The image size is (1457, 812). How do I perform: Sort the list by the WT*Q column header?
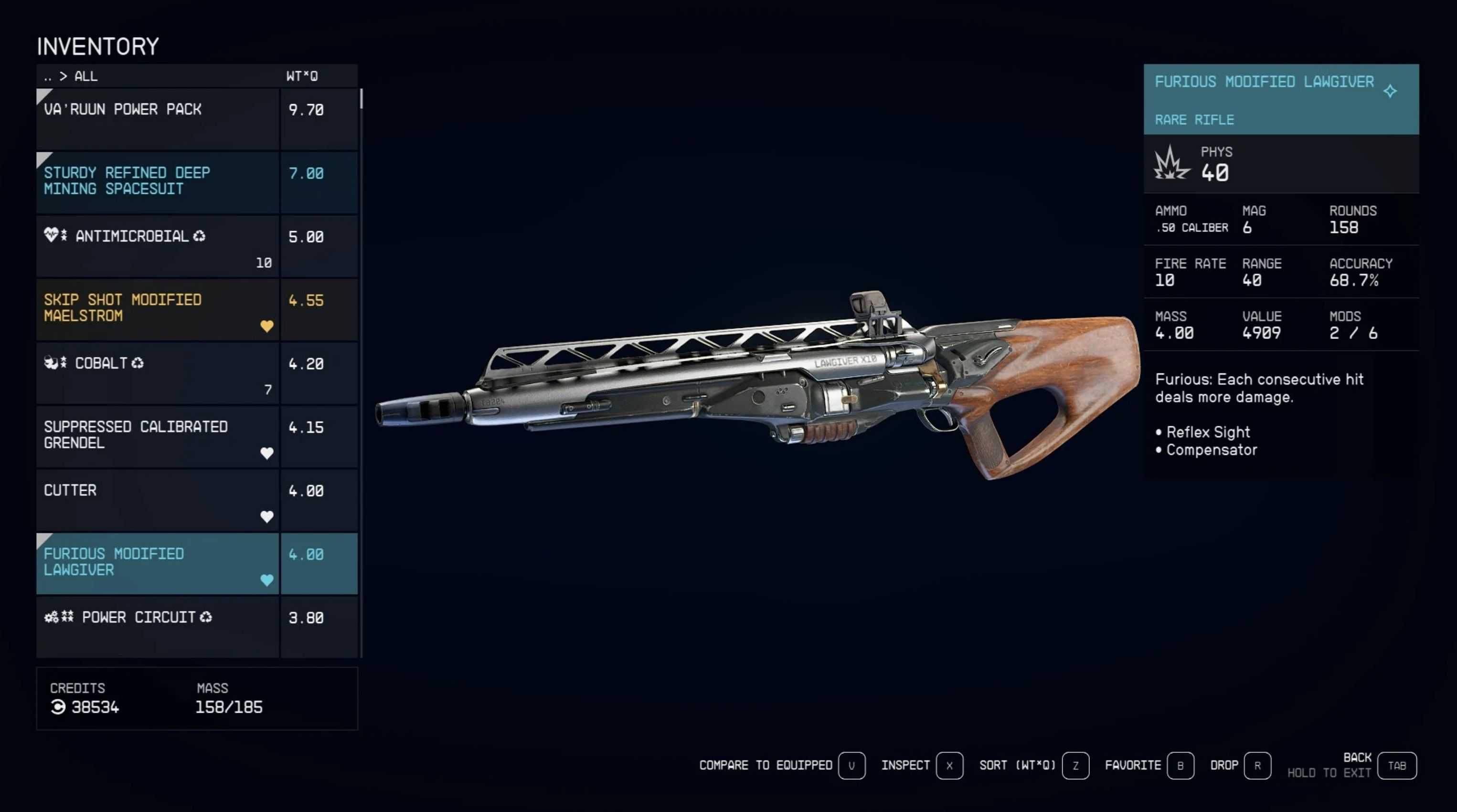pyautogui.click(x=301, y=76)
